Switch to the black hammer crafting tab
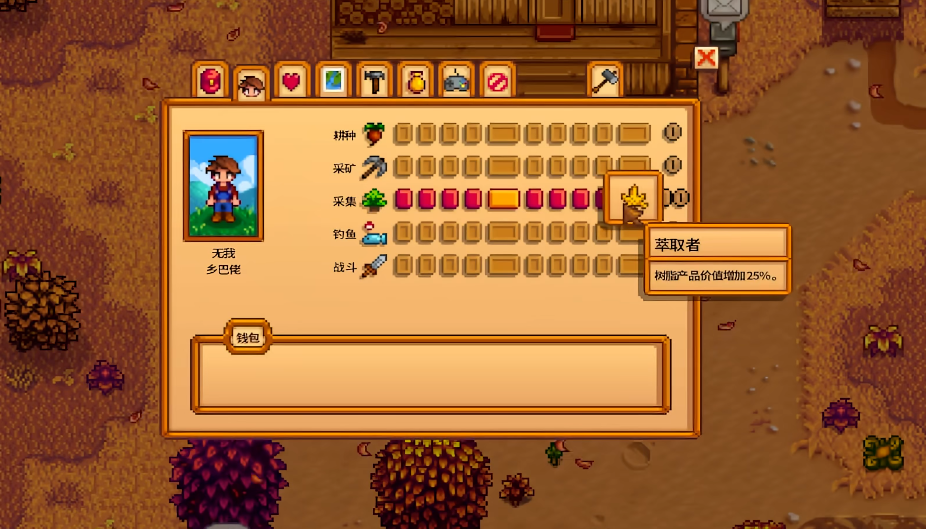Viewport: 926px width, 529px height. click(375, 81)
